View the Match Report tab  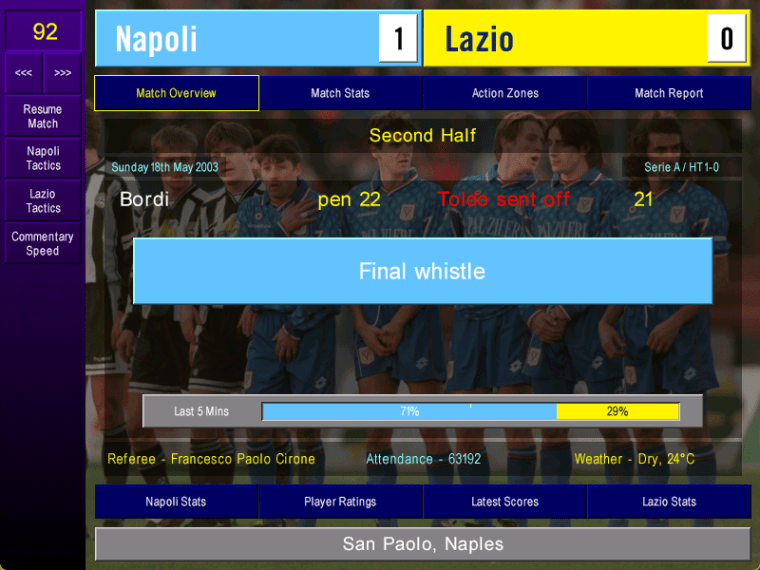tap(669, 93)
